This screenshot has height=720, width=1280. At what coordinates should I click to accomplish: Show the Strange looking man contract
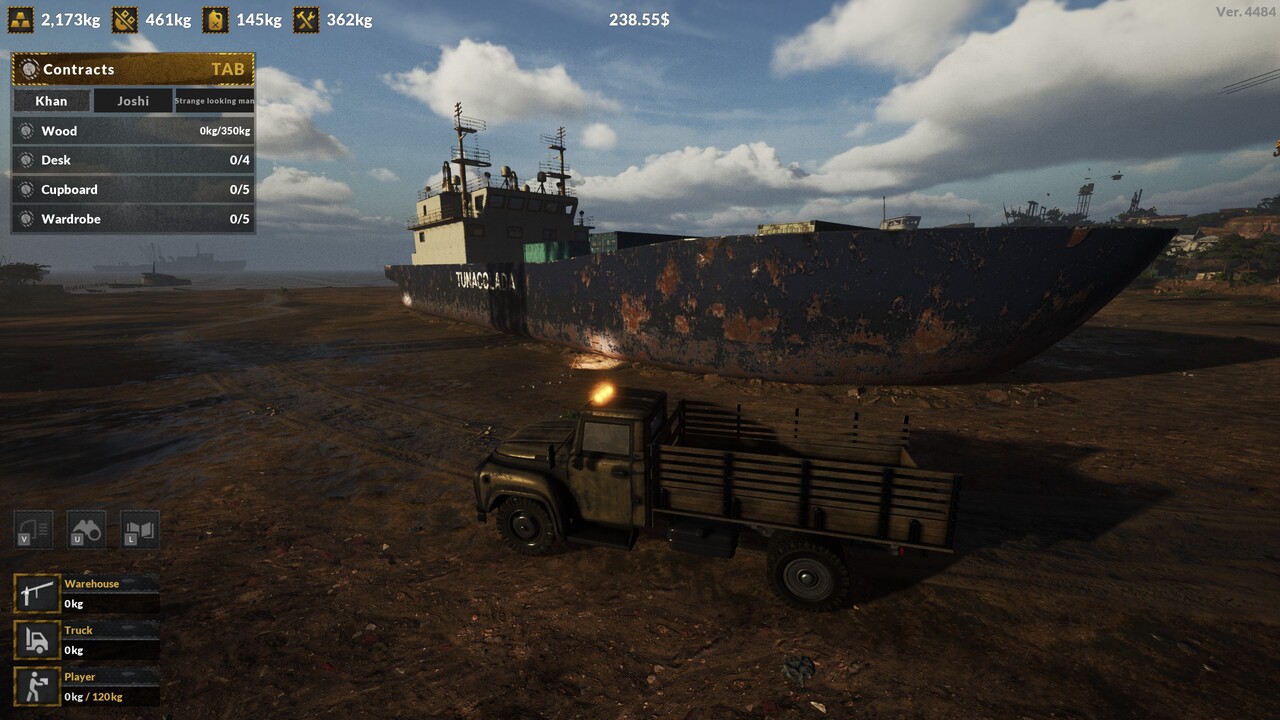[x=214, y=101]
